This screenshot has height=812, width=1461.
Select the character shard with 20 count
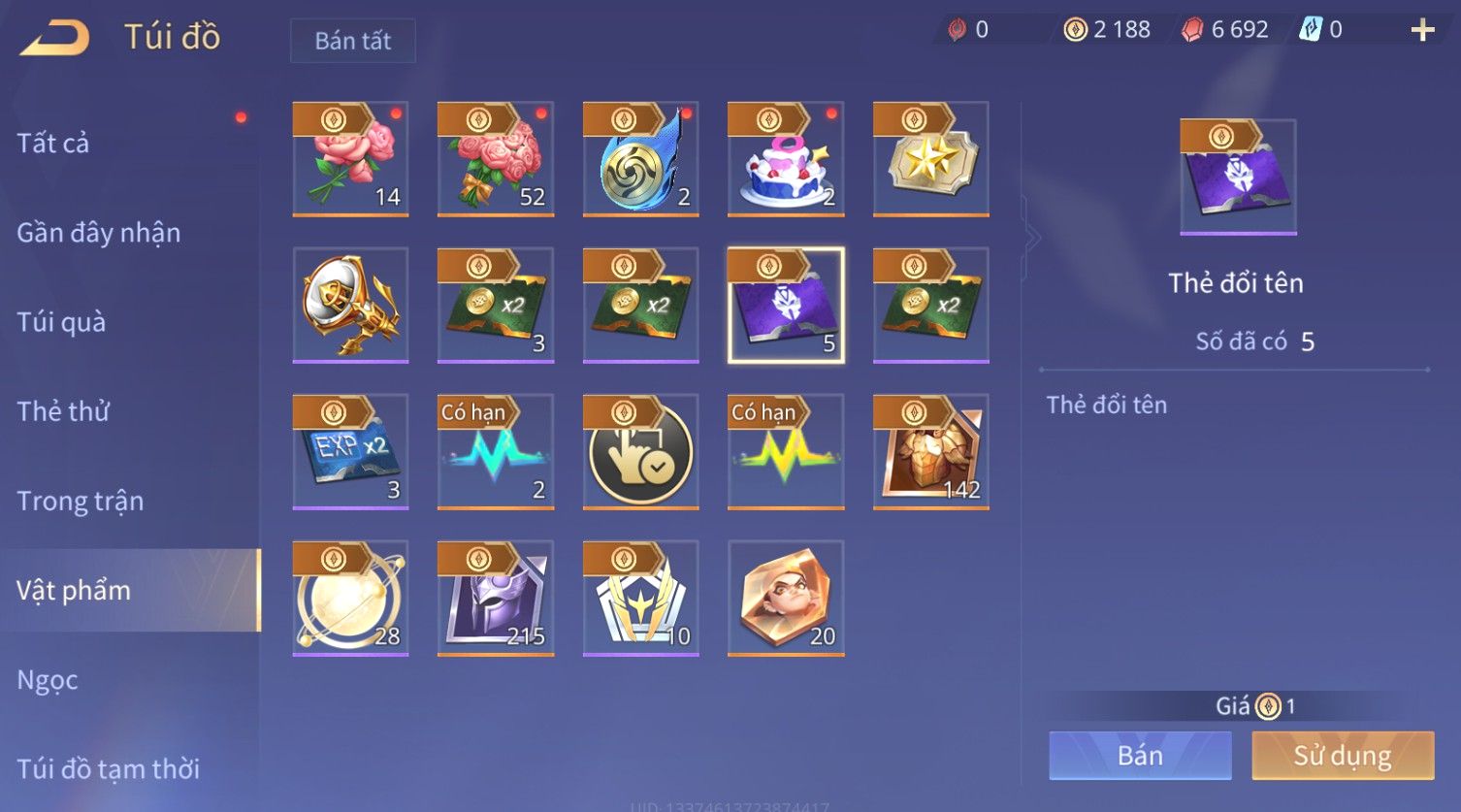(x=786, y=599)
